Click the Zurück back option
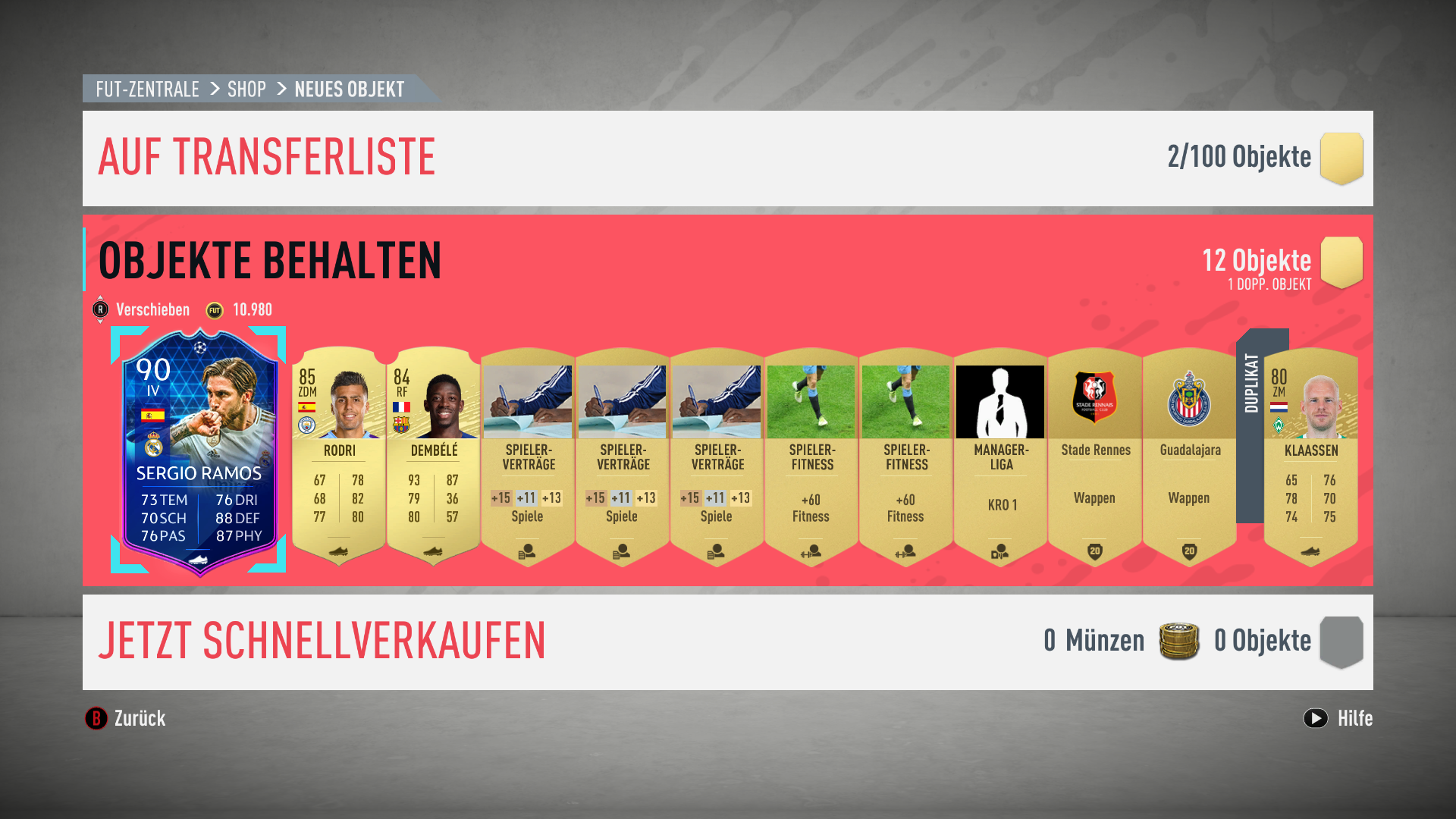The height and width of the screenshot is (819, 1456). click(x=126, y=718)
